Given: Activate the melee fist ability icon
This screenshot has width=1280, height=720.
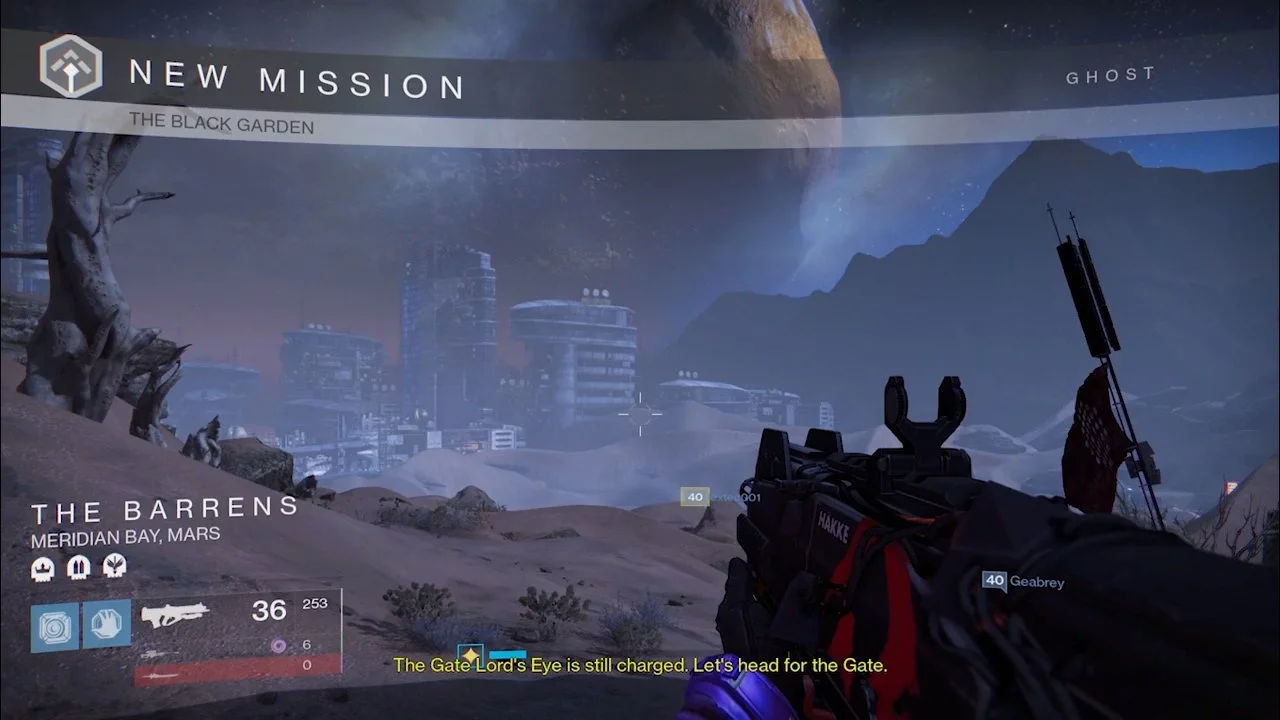Looking at the screenshot, I should coord(106,625).
